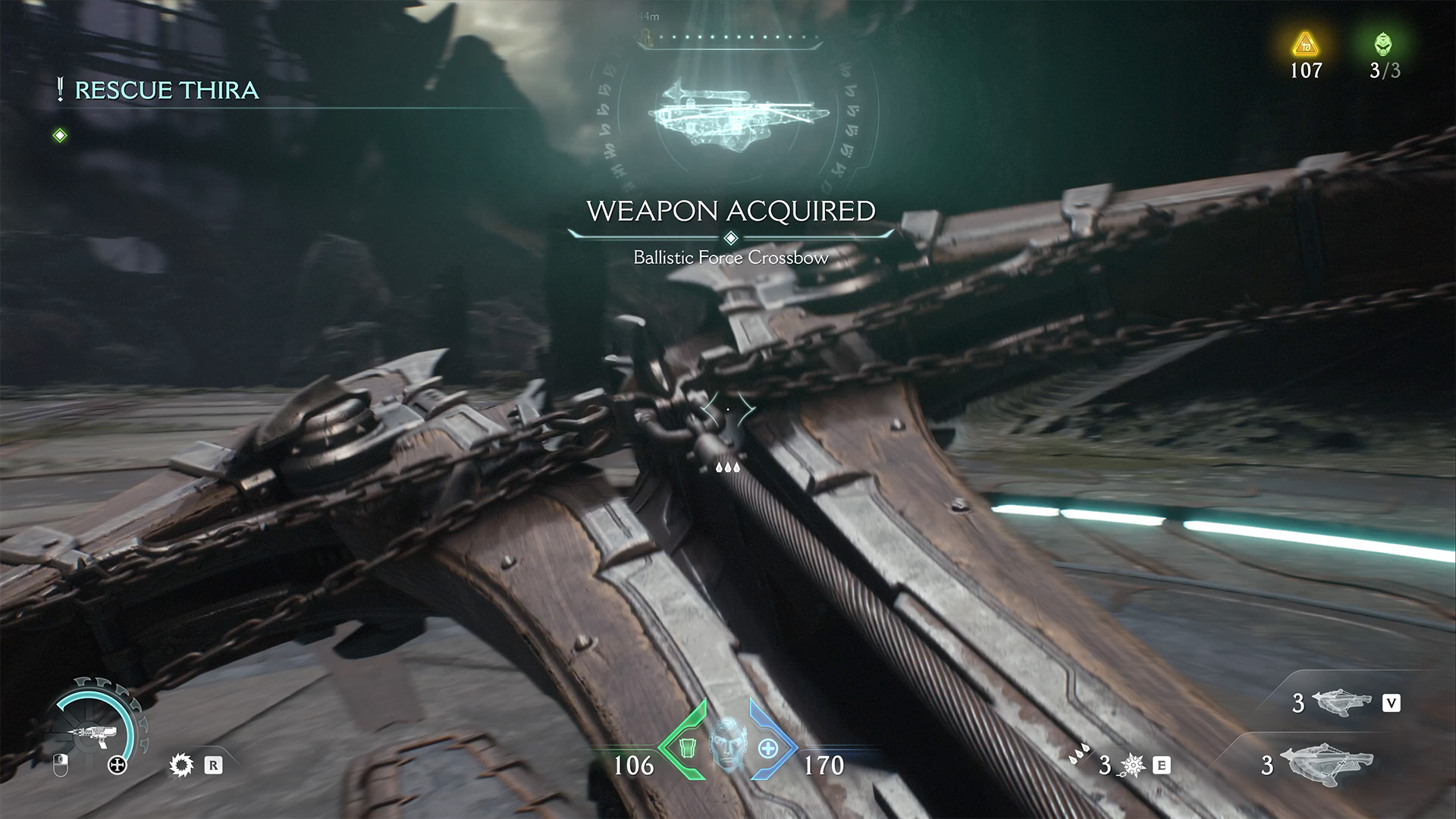This screenshot has width=1456, height=819.
Task: Select the Rescue Thira objective tracker
Action: [166, 90]
